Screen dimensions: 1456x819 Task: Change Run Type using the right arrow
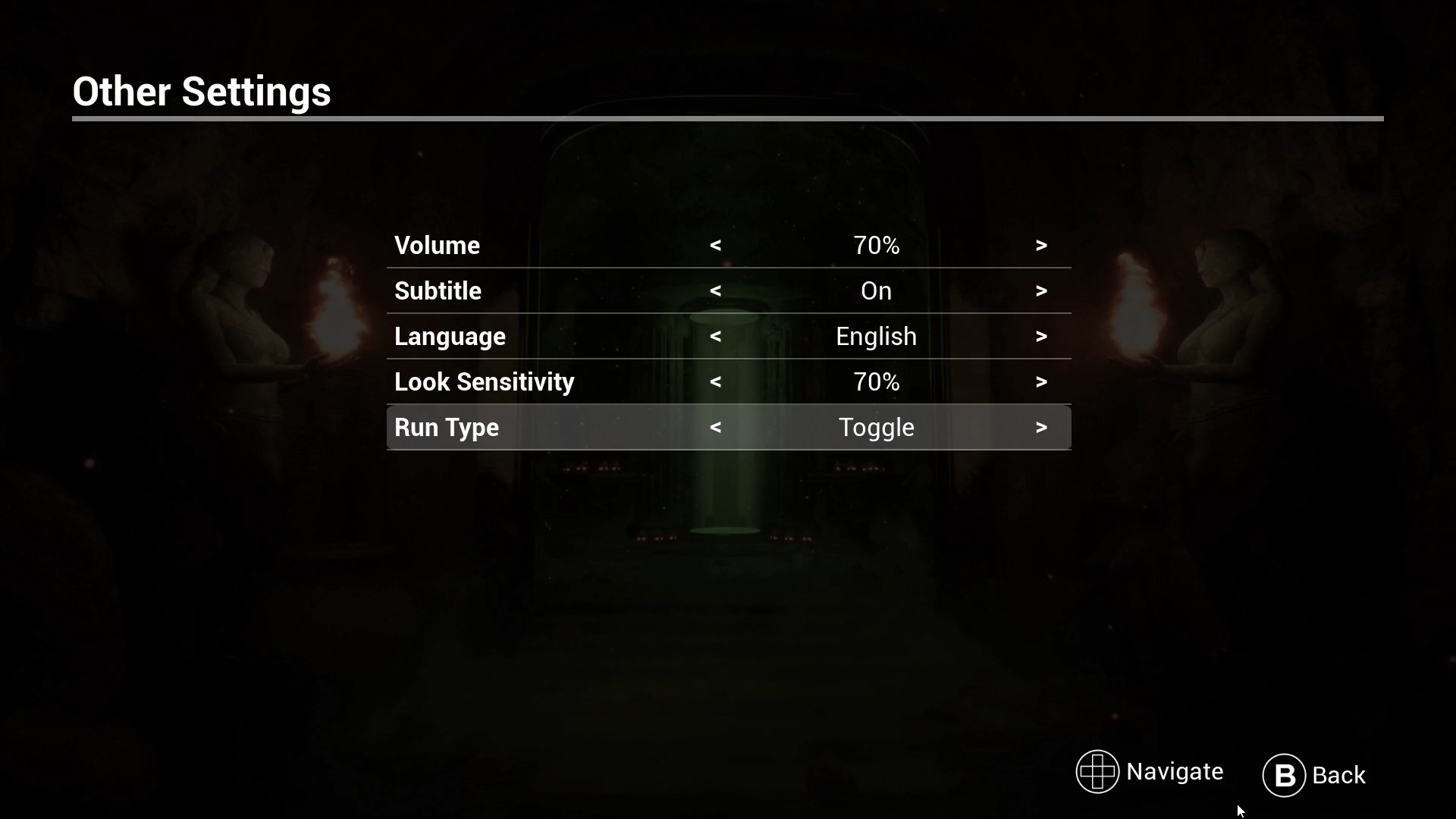click(1041, 427)
